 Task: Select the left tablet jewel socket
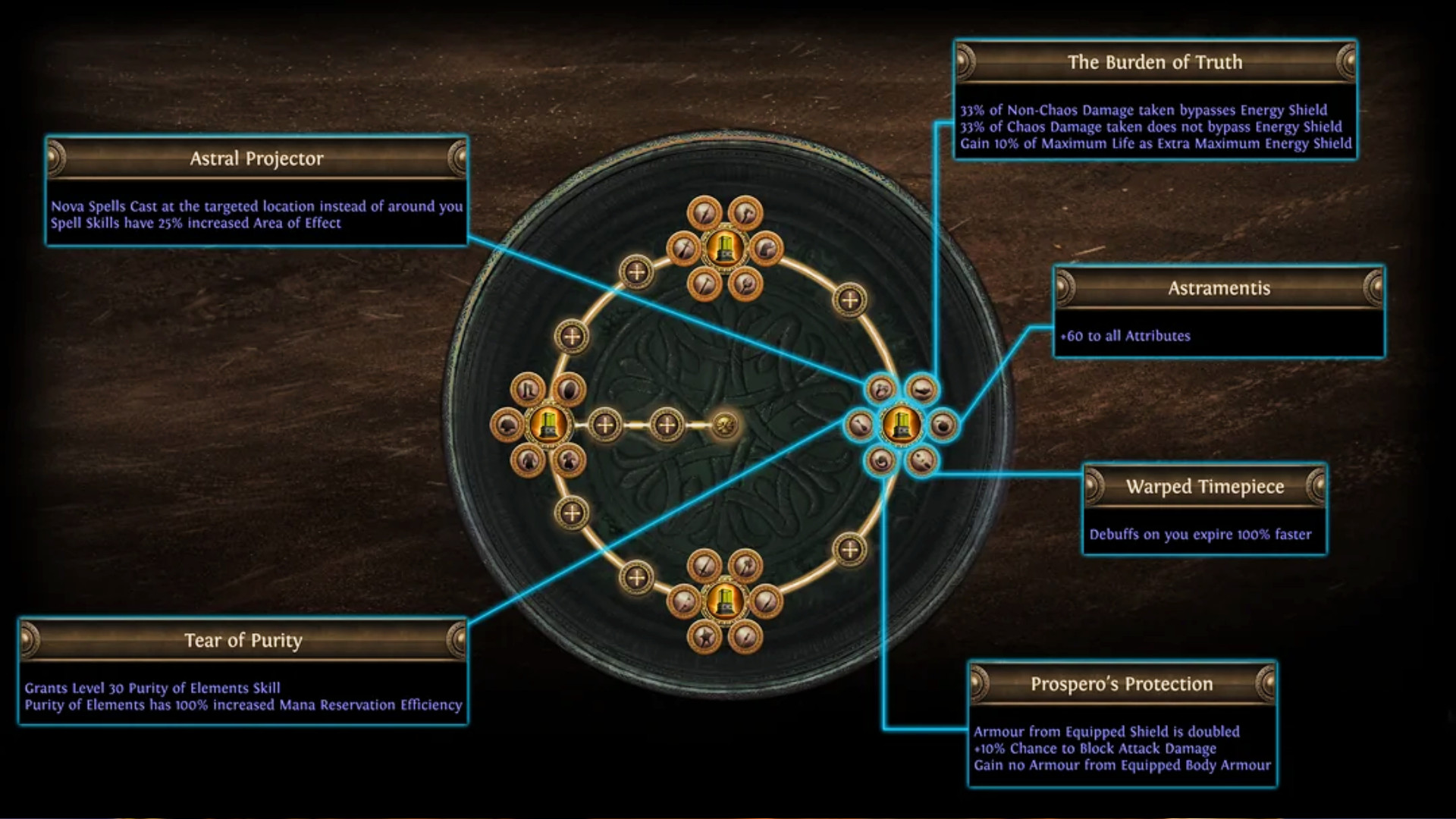click(548, 427)
